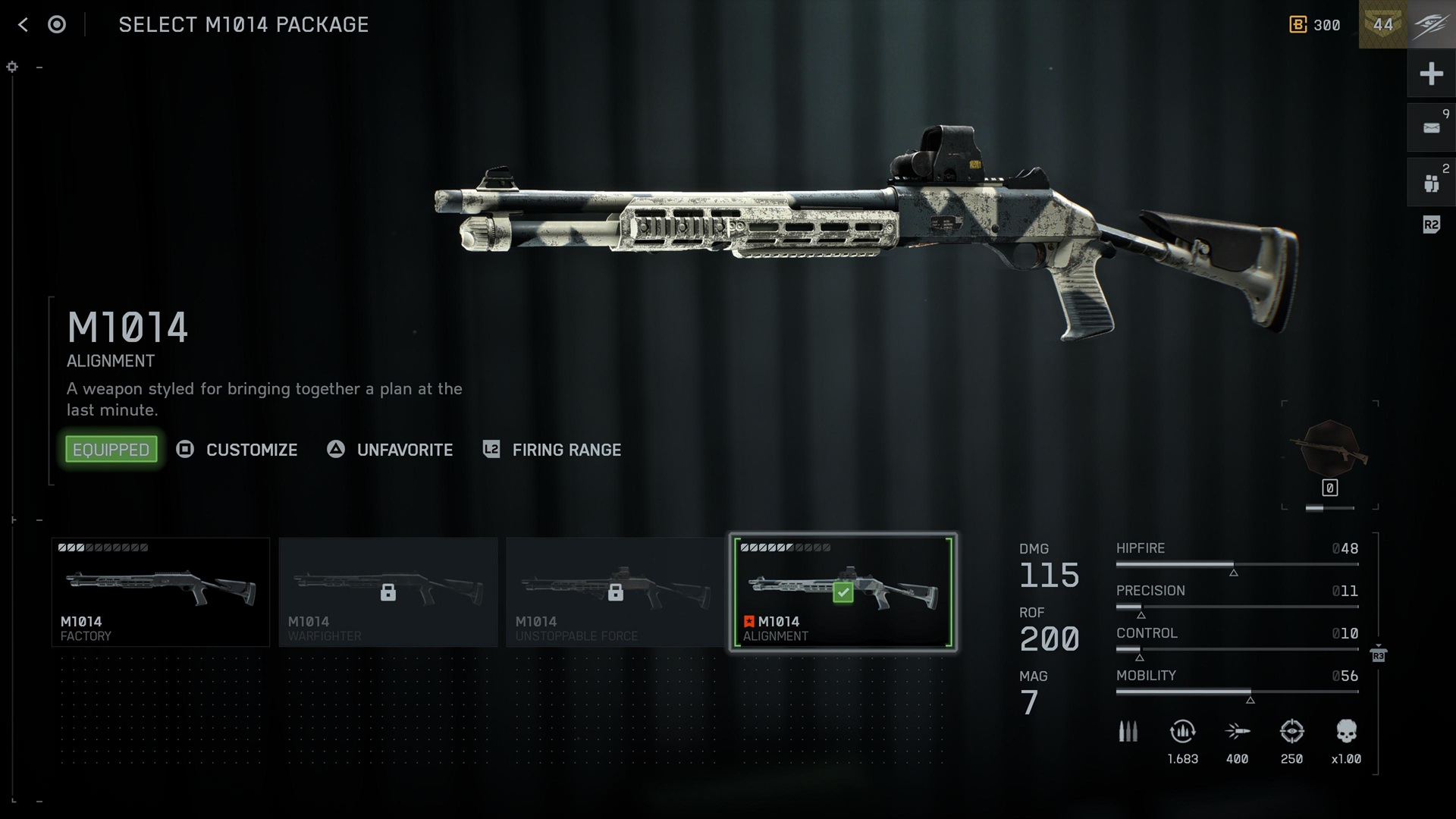The width and height of the screenshot is (1456, 819).
Task: Select the favorited Alignment package checkmark
Action: tap(842, 594)
